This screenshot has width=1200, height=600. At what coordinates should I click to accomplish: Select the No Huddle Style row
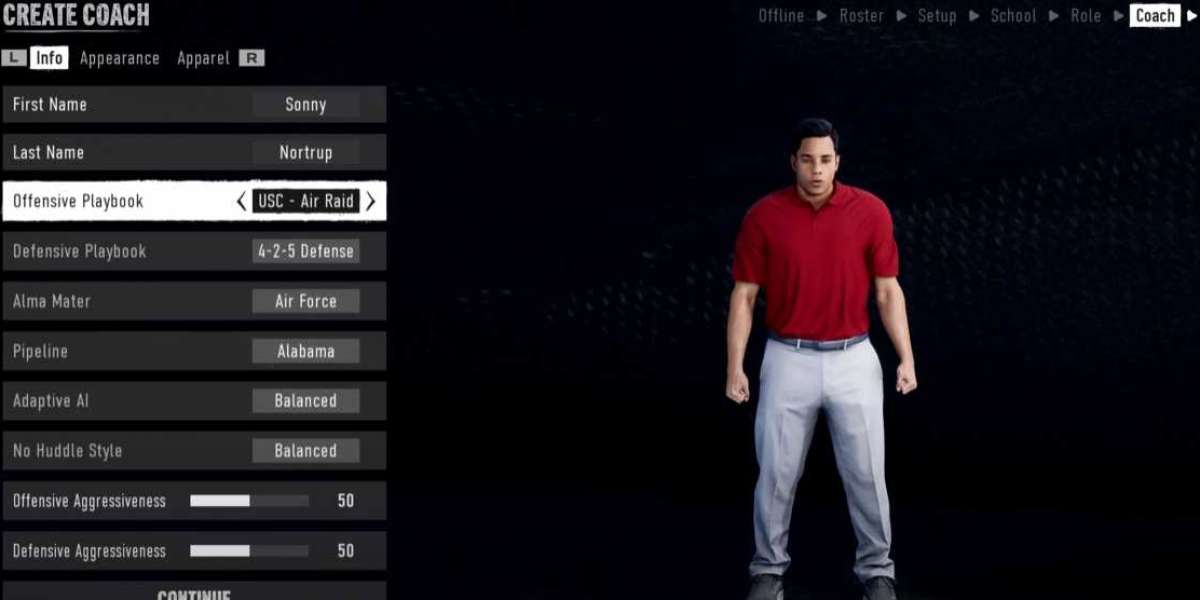[x=194, y=451]
